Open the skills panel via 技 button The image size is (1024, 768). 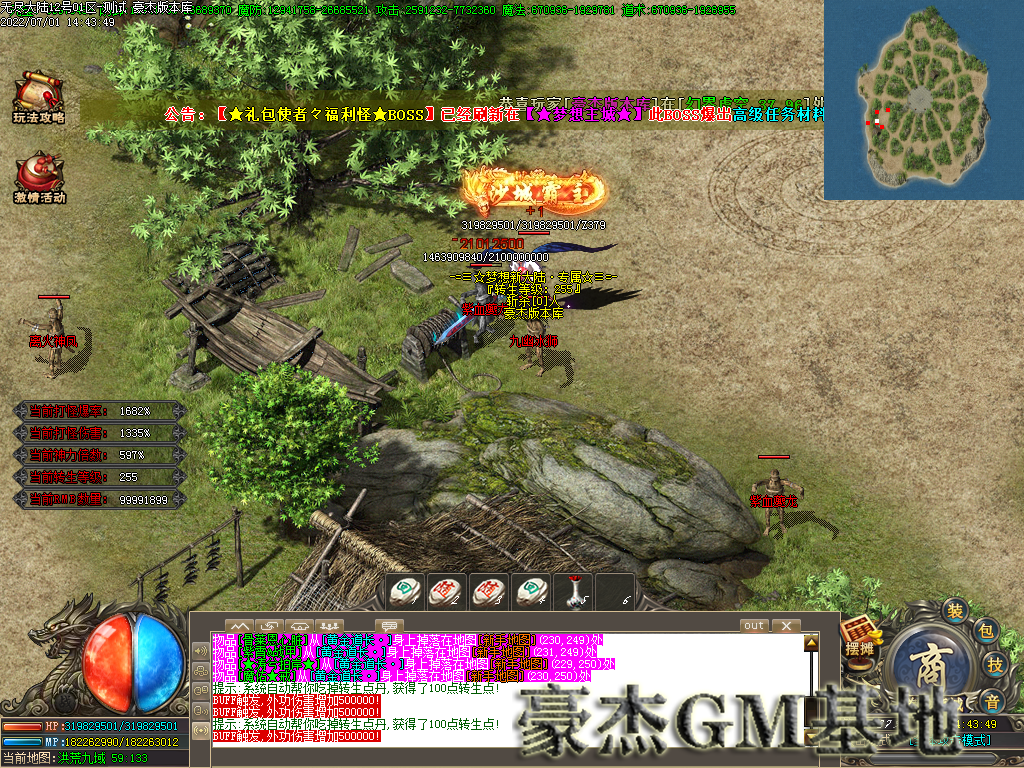[995, 665]
